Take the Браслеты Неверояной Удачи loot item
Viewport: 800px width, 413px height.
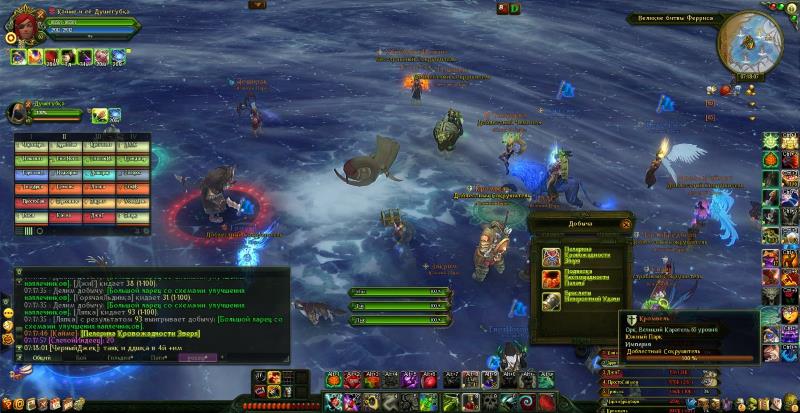coord(551,301)
